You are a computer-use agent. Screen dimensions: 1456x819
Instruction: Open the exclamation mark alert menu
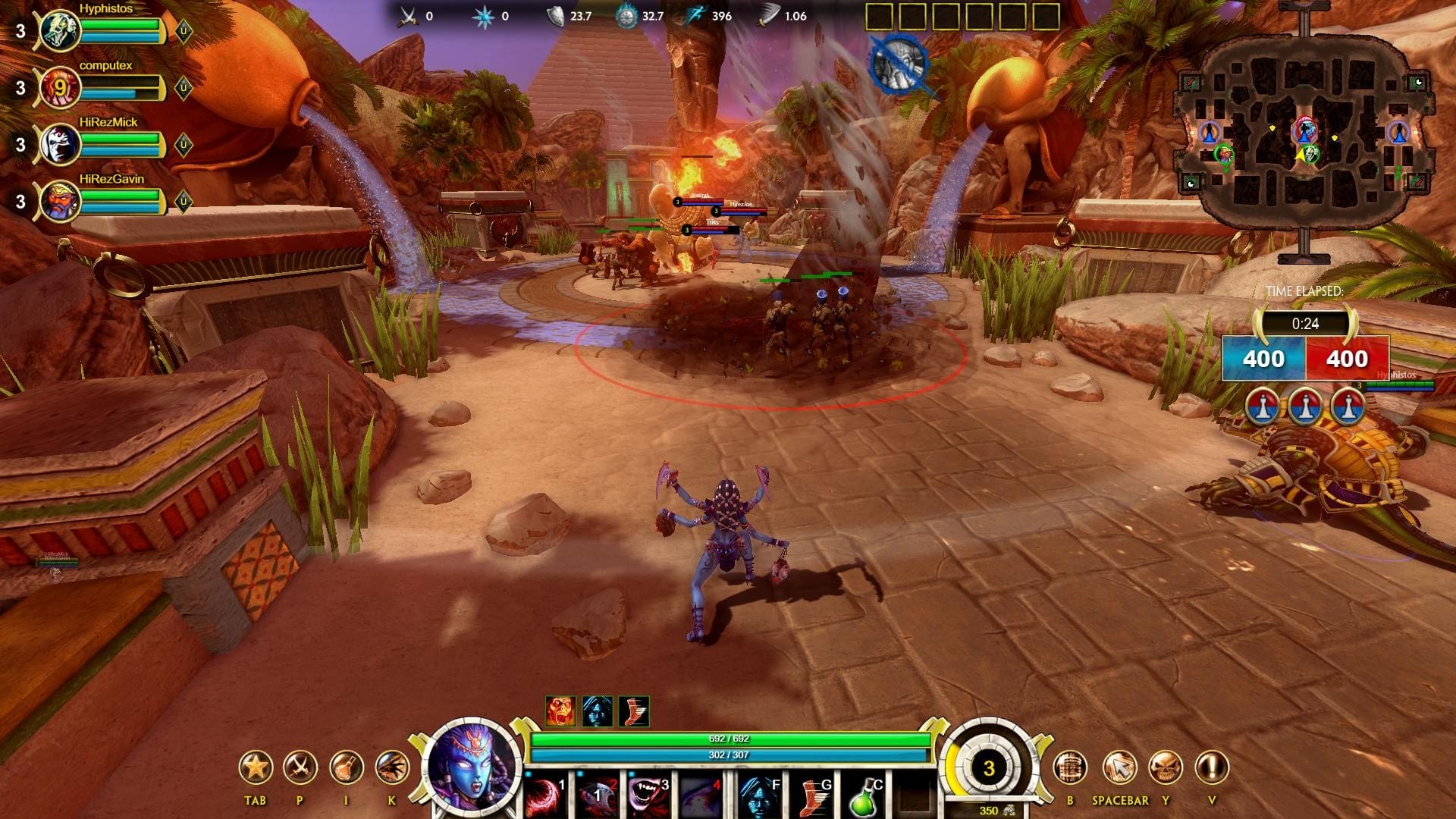click(1212, 767)
